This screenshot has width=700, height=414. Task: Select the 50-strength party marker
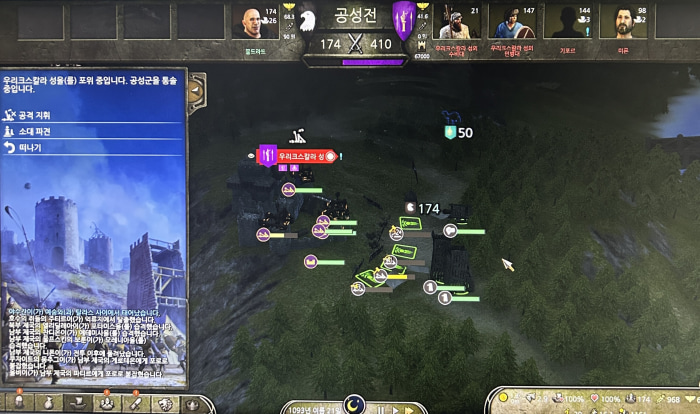(452, 131)
